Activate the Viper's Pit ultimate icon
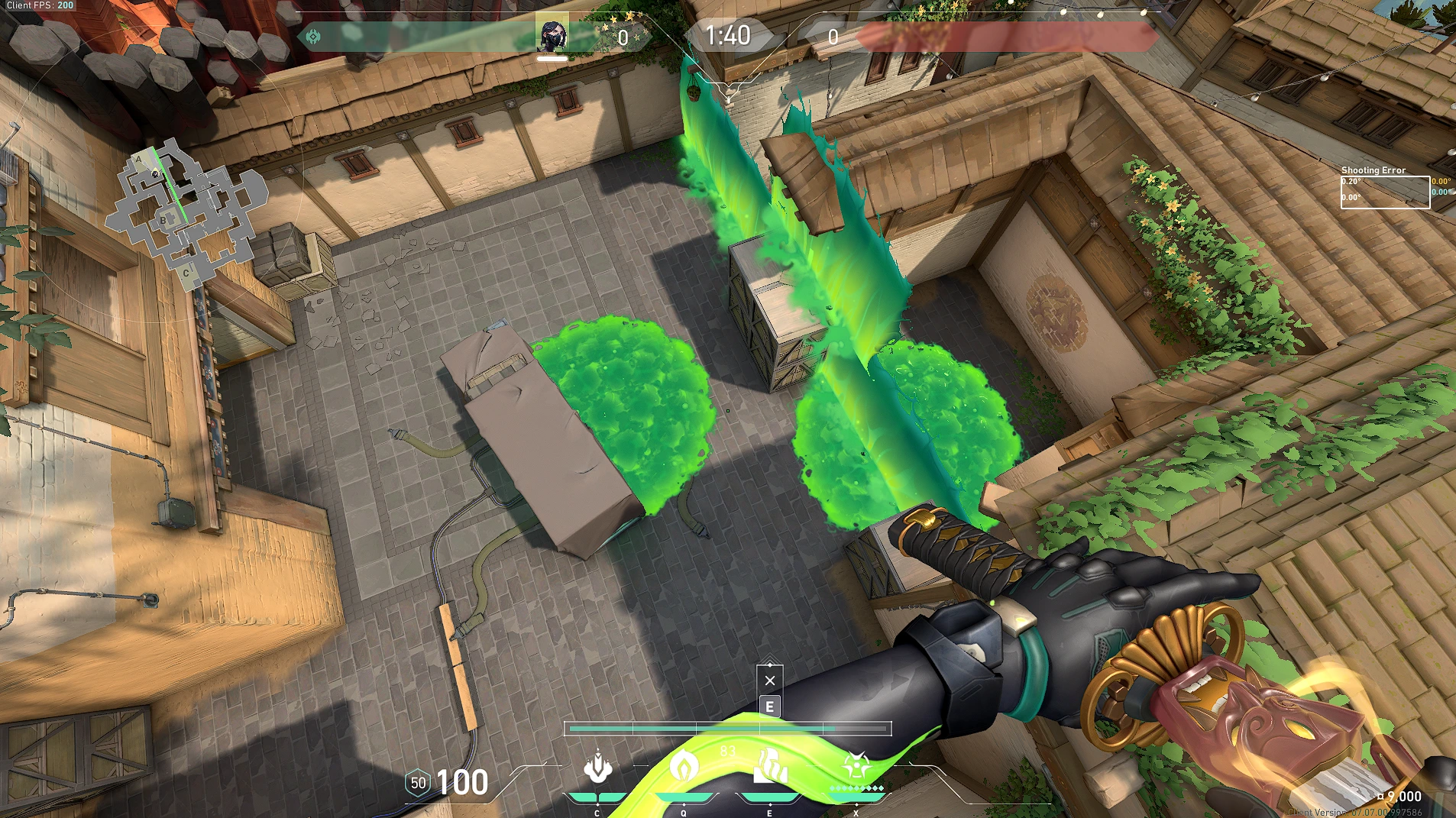Viewport: 1456px width, 818px height. pos(856,766)
